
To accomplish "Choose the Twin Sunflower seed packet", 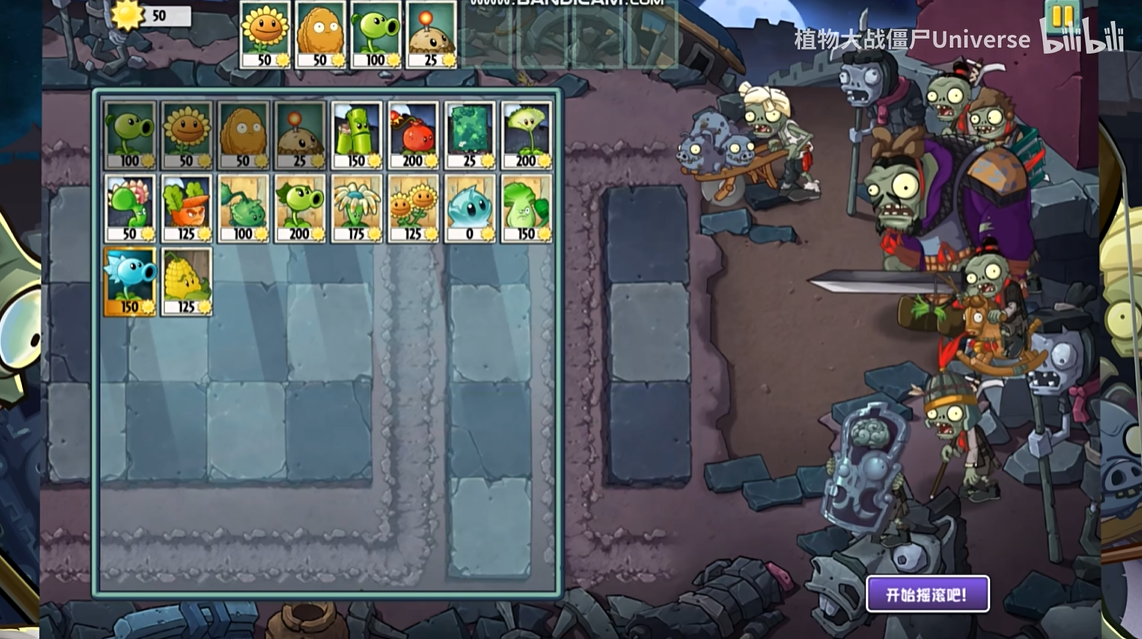I will 414,209.
